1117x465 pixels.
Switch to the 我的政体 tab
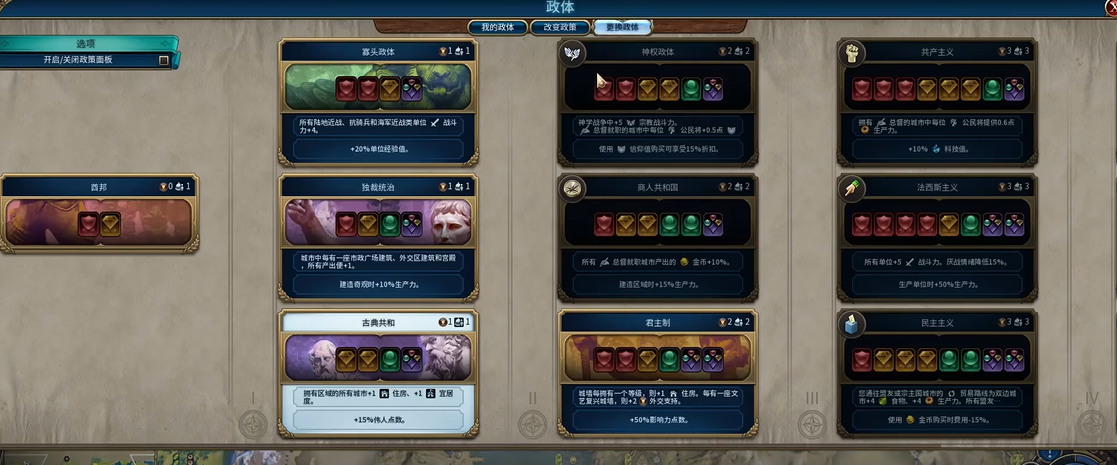pos(497,27)
